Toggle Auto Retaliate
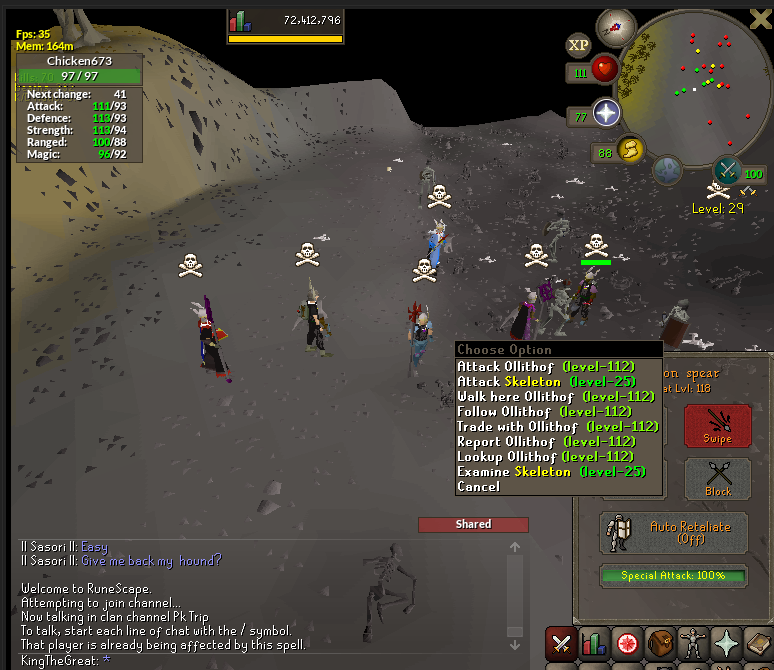 pos(674,532)
